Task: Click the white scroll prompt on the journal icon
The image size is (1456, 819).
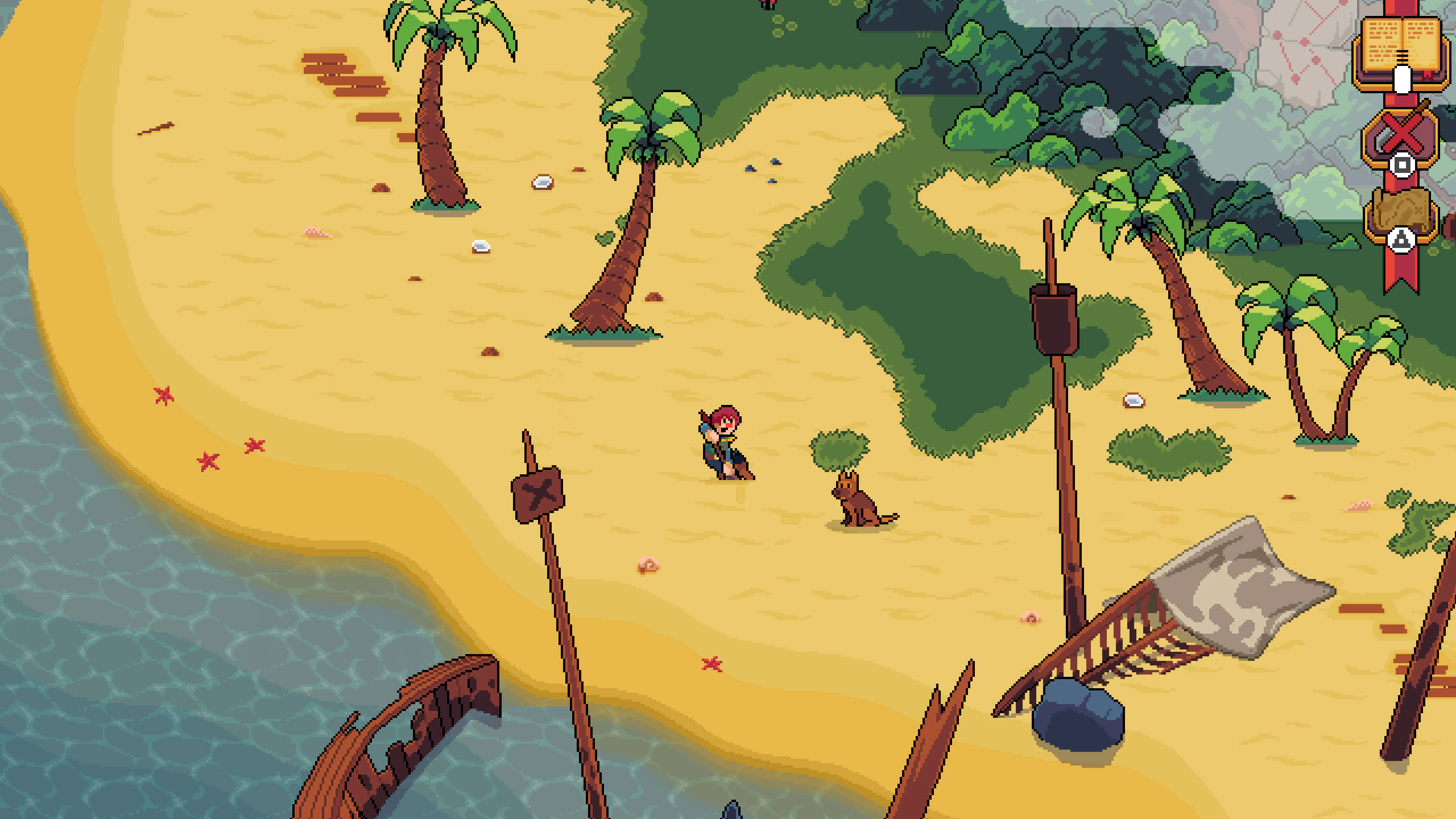Action: coord(1402,80)
